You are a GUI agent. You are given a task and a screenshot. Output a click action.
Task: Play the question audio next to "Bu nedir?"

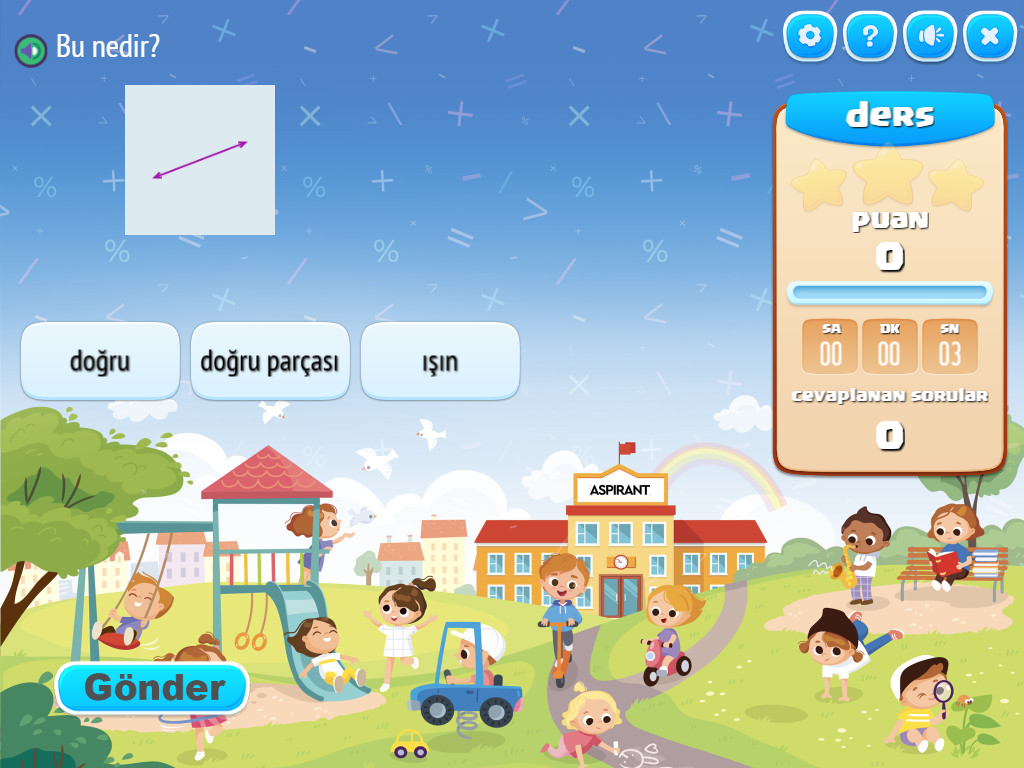[x=31, y=49]
